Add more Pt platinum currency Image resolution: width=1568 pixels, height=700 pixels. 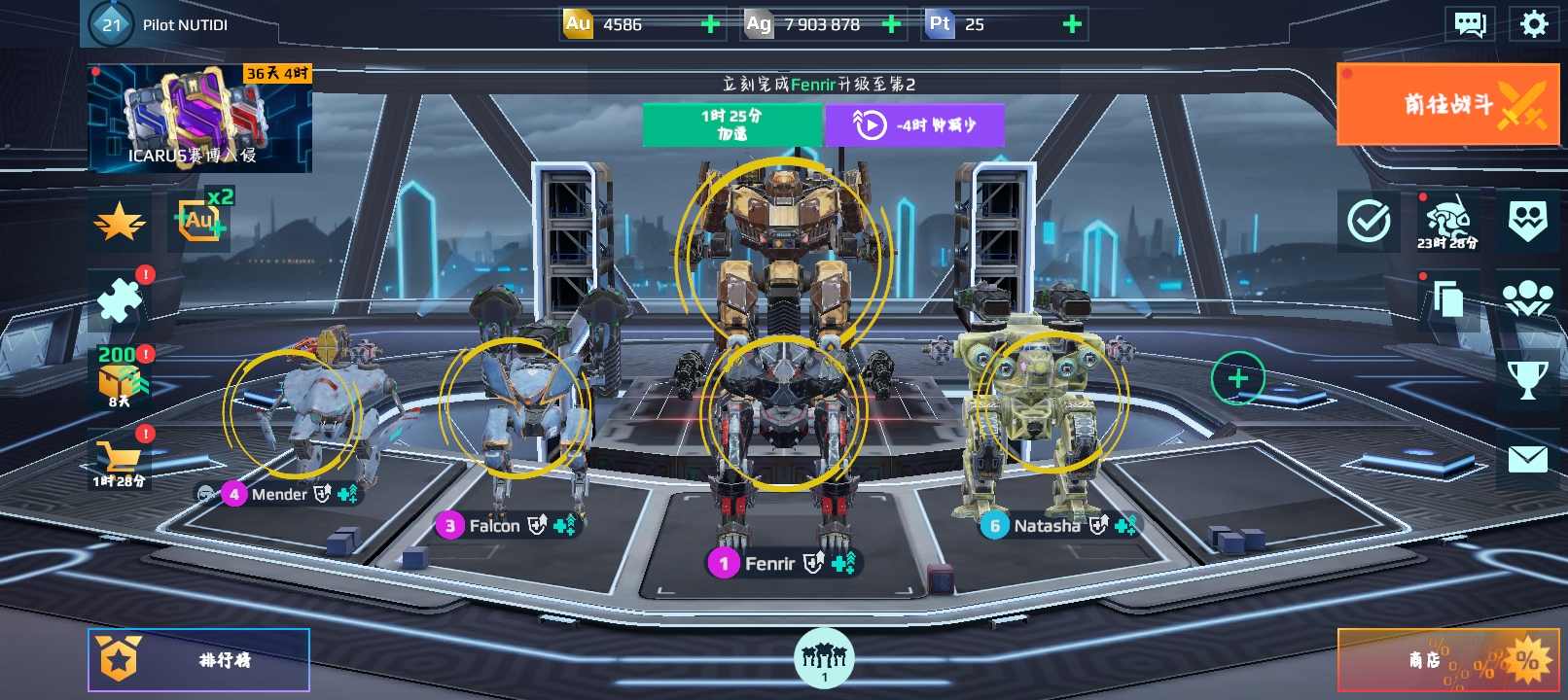point(1072,24)
